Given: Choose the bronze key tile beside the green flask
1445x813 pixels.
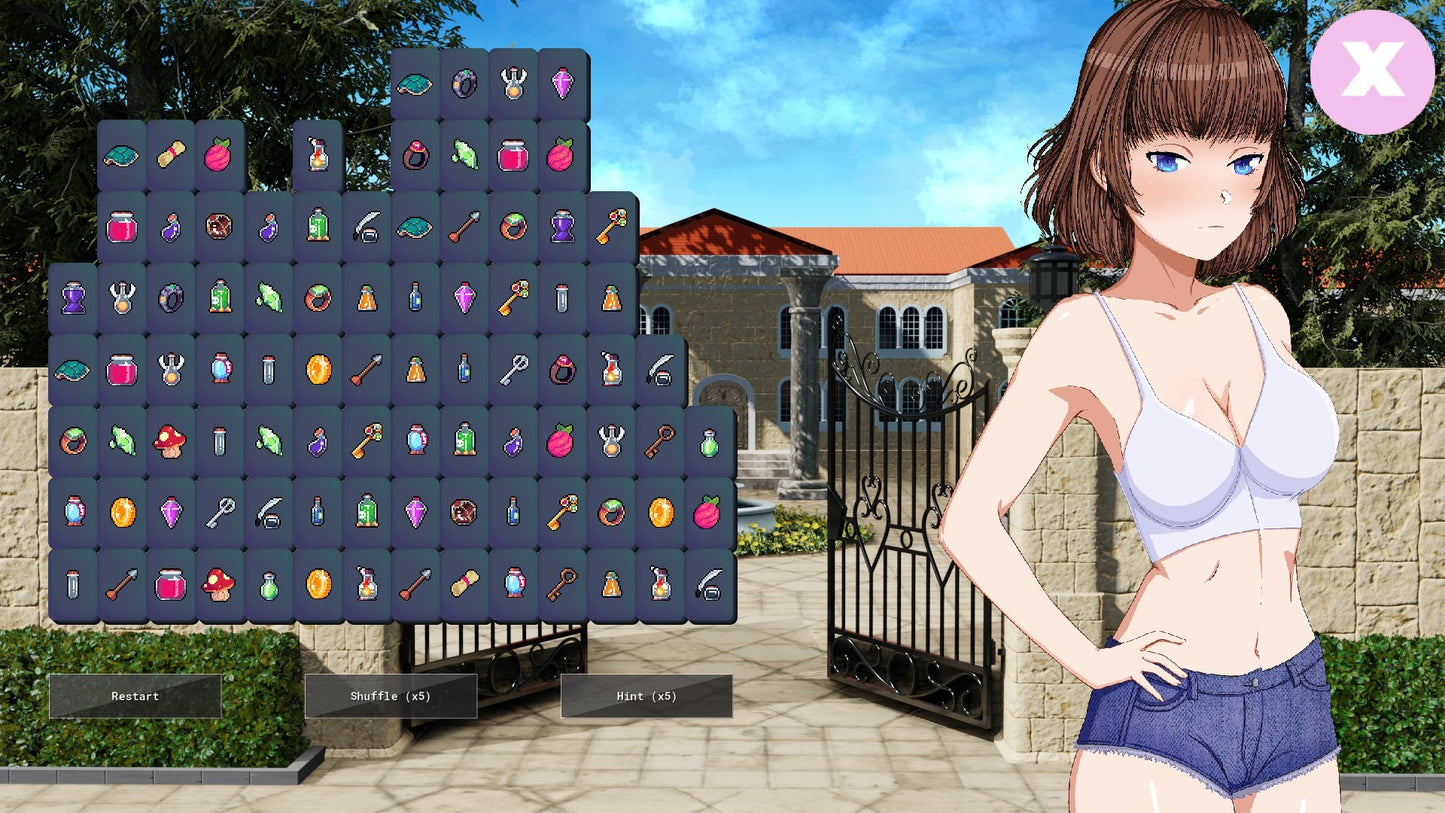Looking at the screenshot, I should point(660,441).
